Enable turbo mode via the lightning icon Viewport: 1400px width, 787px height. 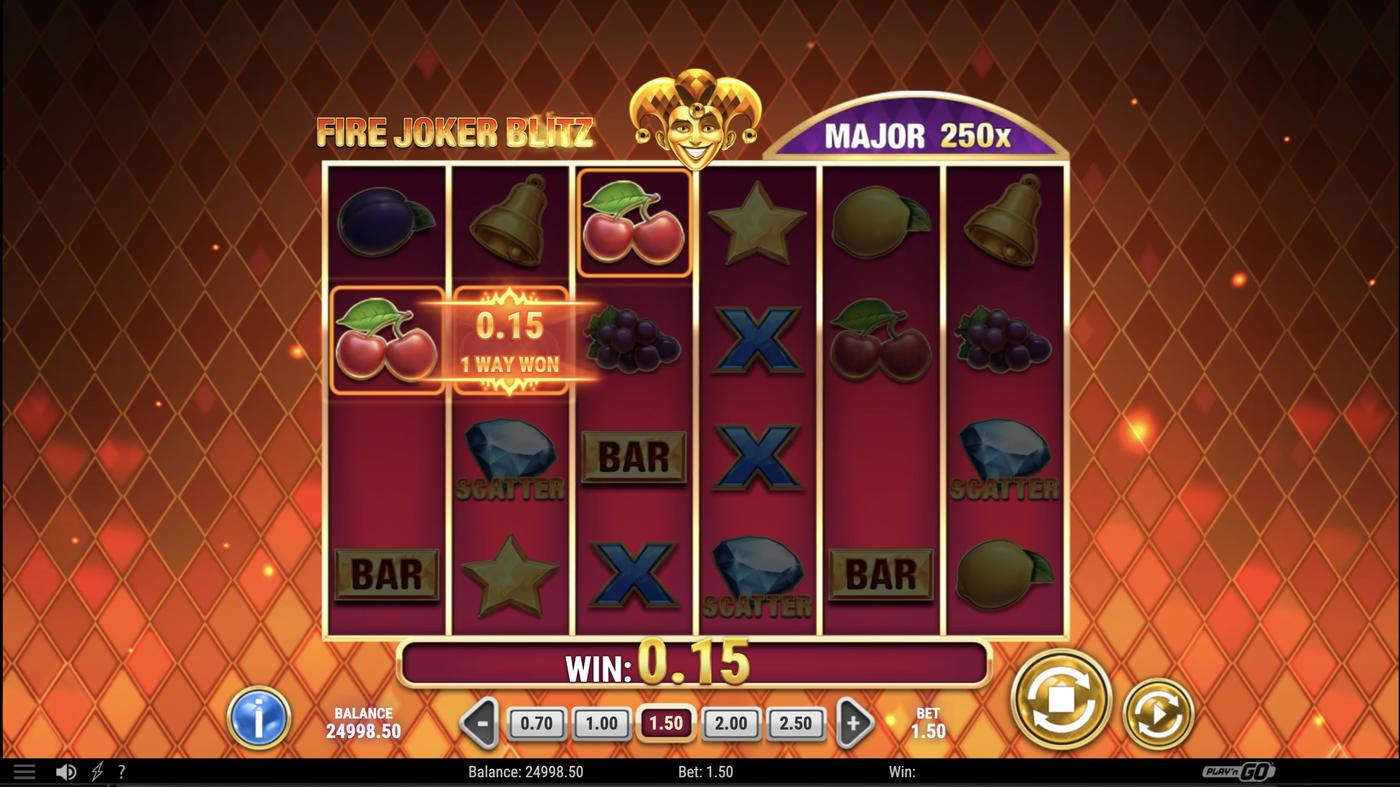[96, 771]
